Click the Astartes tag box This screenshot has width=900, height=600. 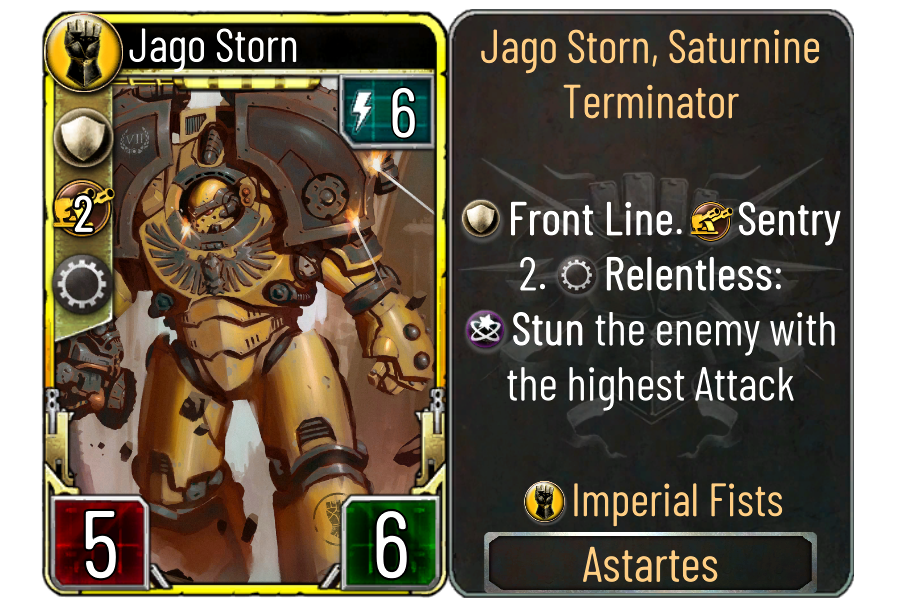[x=650, y=565]
